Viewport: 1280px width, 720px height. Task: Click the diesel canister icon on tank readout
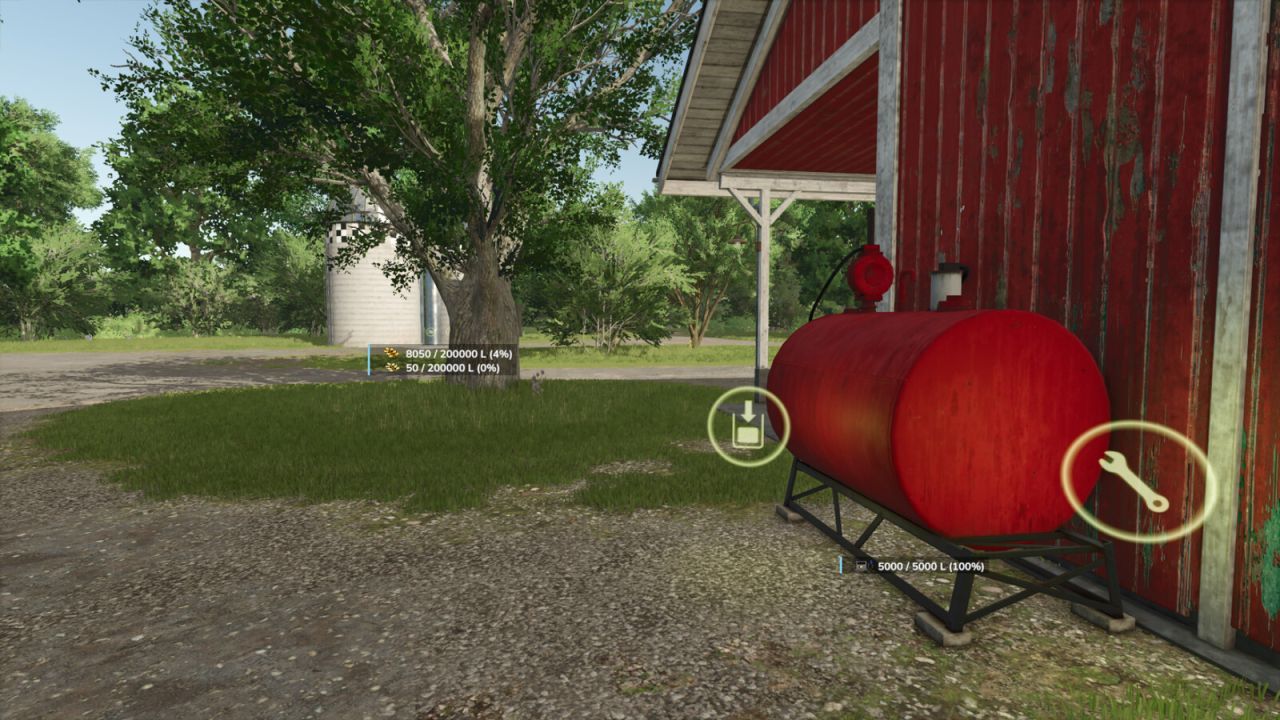861,566
